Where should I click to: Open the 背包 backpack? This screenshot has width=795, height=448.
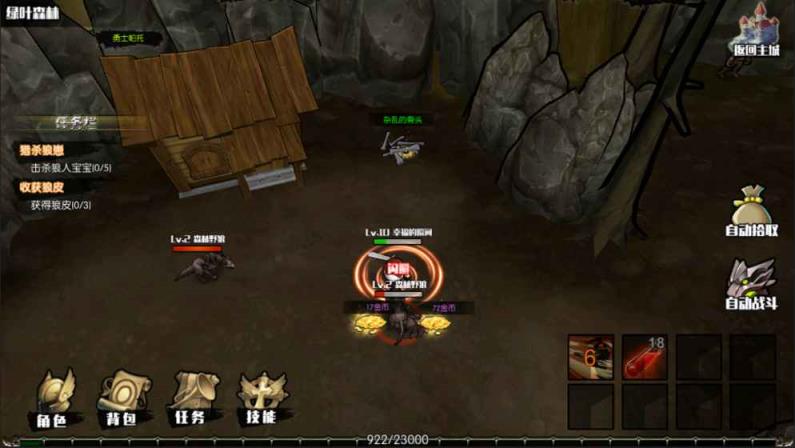click(x=121, y=398)
